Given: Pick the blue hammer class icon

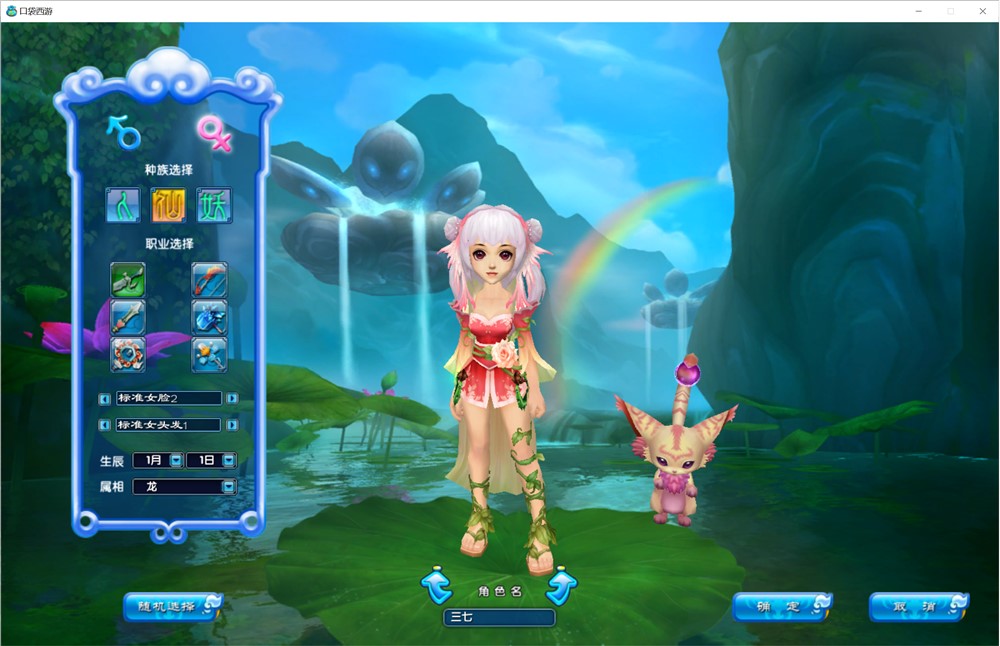Looking at the screenshot, I should coord(209,317).
